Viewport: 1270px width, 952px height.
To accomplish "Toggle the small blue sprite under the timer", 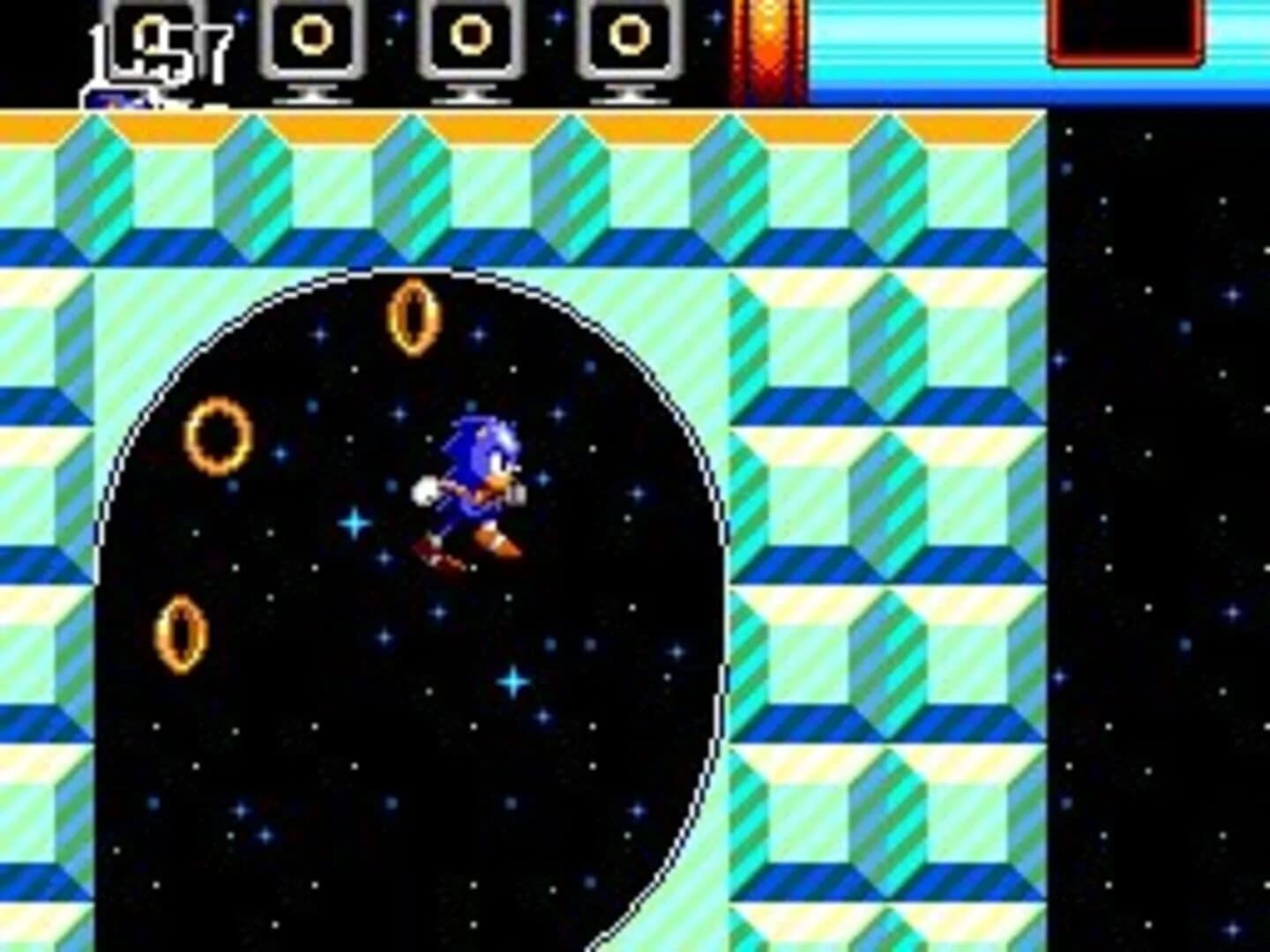I will tap(115, 97).
